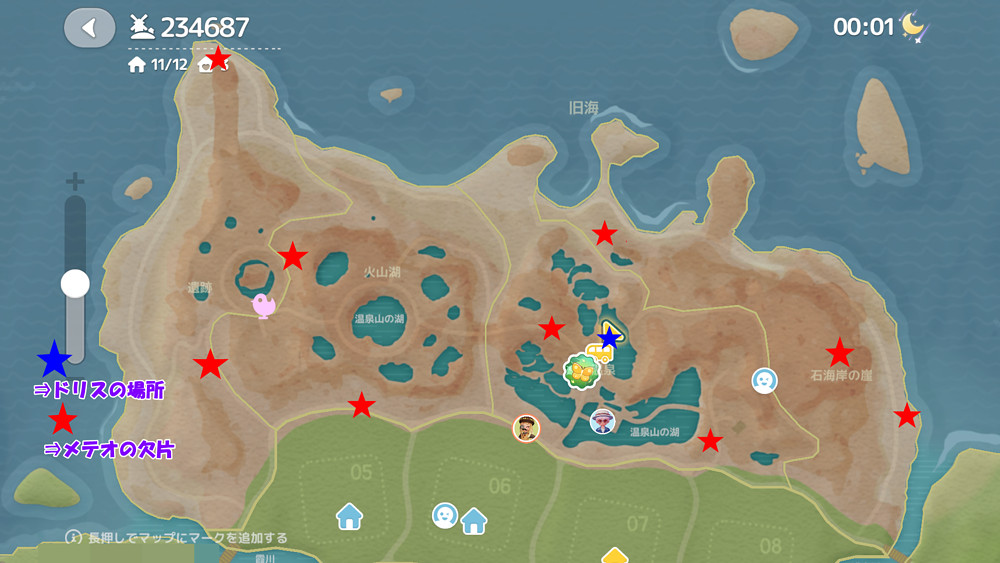This screenshot has height=563, width=1000.
Task: Select the blue house marker in plot 06
Action: tap(473, 520)
